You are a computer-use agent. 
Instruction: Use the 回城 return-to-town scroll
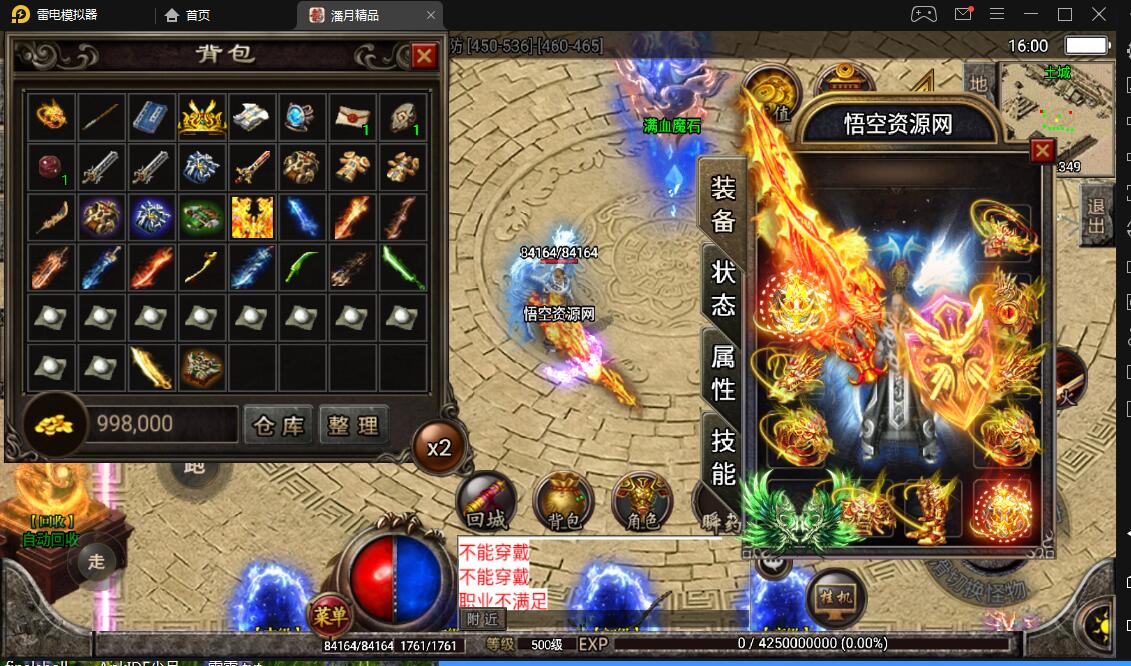tap(487, 499)
